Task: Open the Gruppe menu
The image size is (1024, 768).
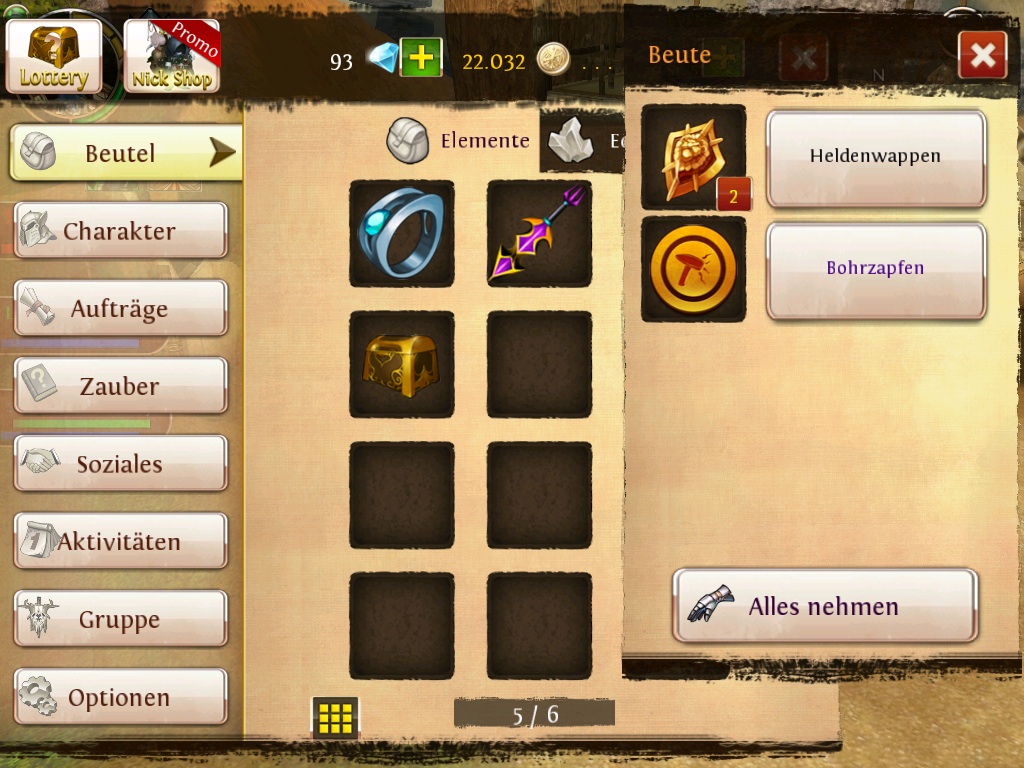Action: tap(120, 620)
